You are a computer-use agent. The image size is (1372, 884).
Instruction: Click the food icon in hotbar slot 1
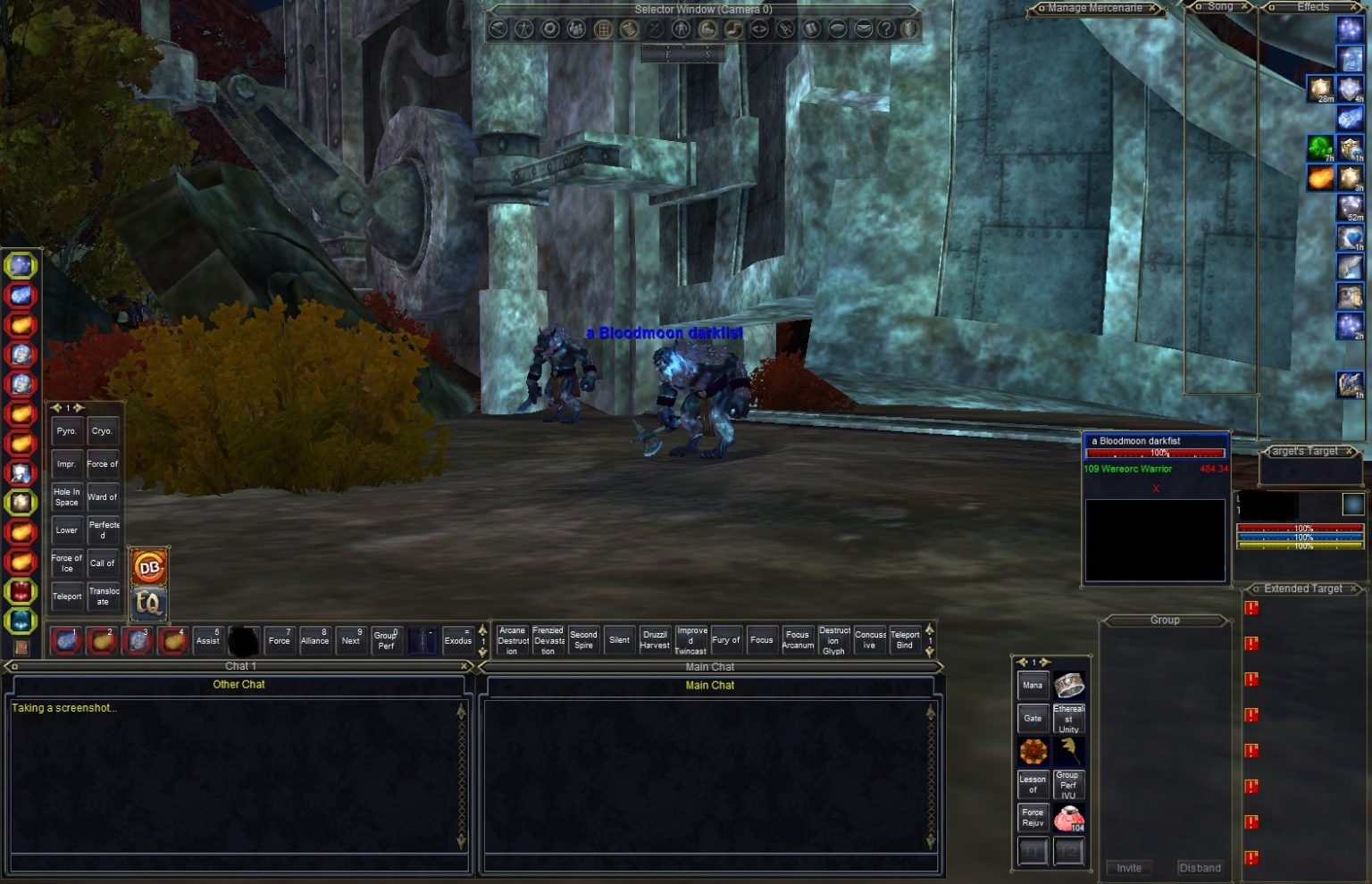click(x=67, y=640)
